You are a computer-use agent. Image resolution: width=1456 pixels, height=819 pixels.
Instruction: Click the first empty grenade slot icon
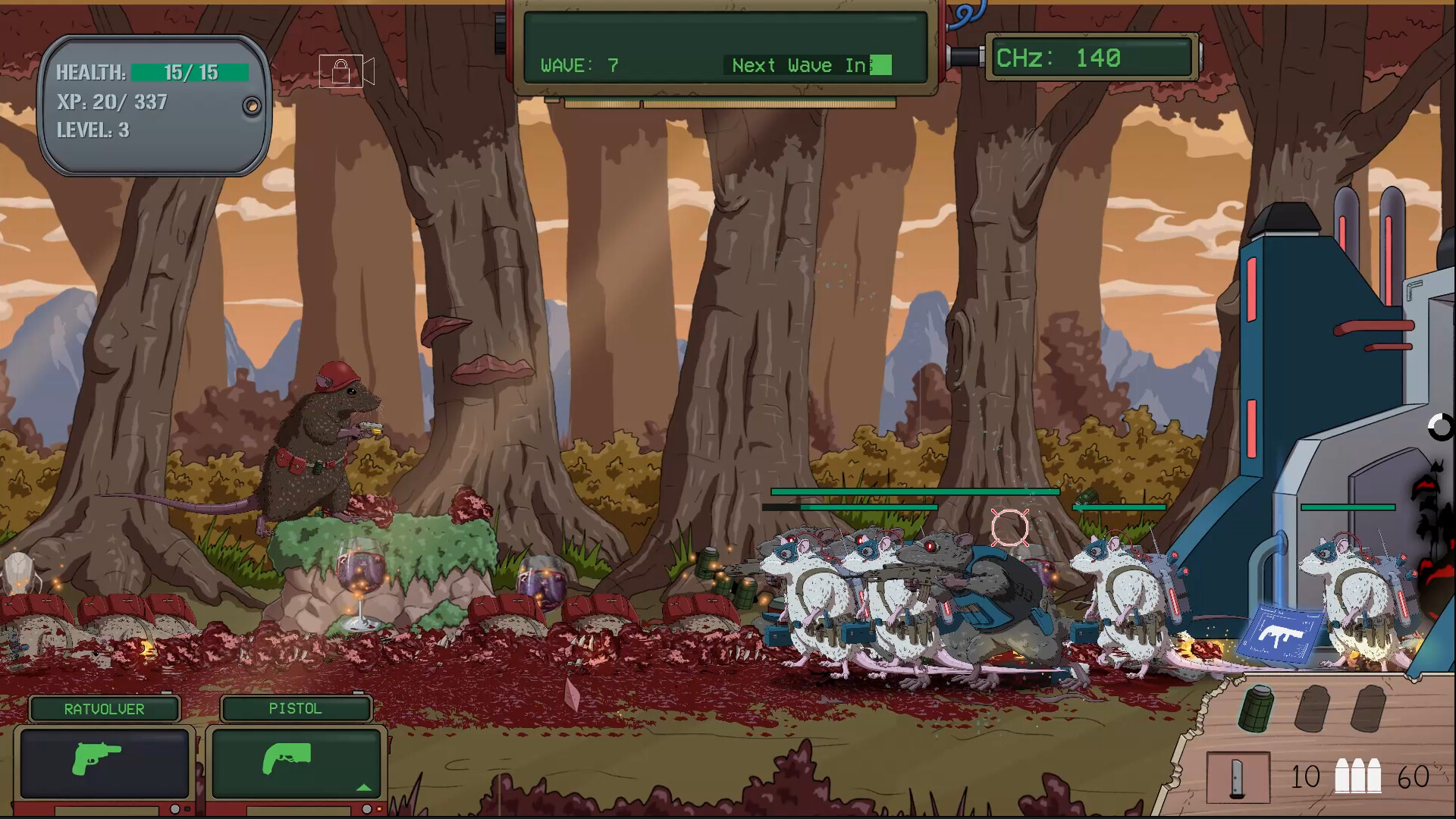click(x=1312, y=708)
